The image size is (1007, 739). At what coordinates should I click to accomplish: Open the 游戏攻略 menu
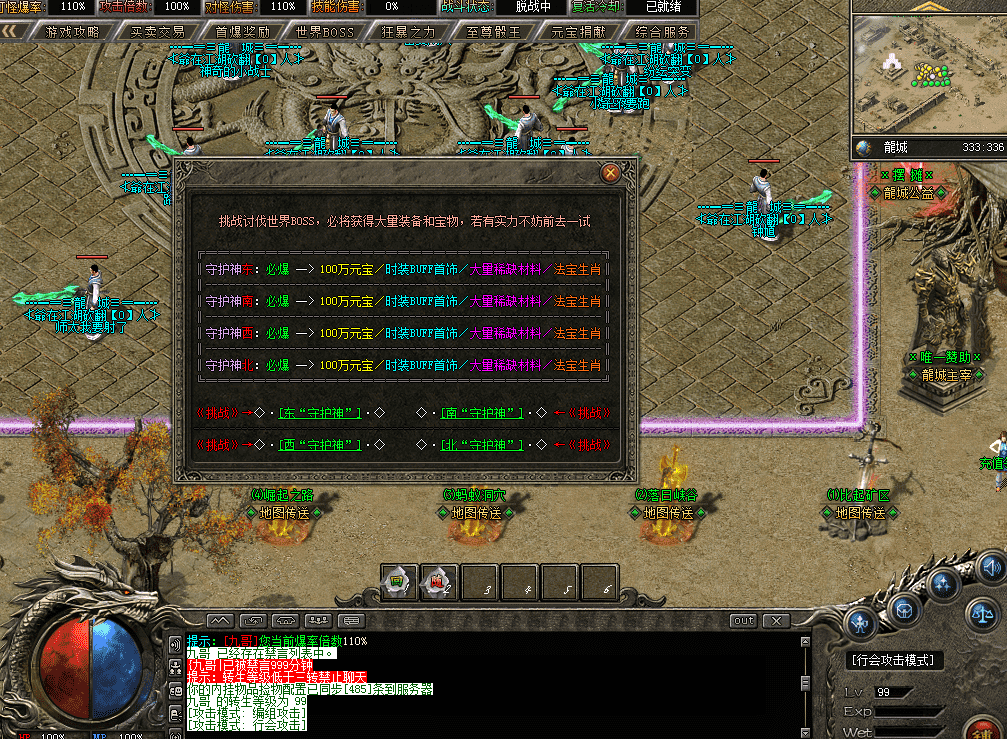tap(72, 31)
